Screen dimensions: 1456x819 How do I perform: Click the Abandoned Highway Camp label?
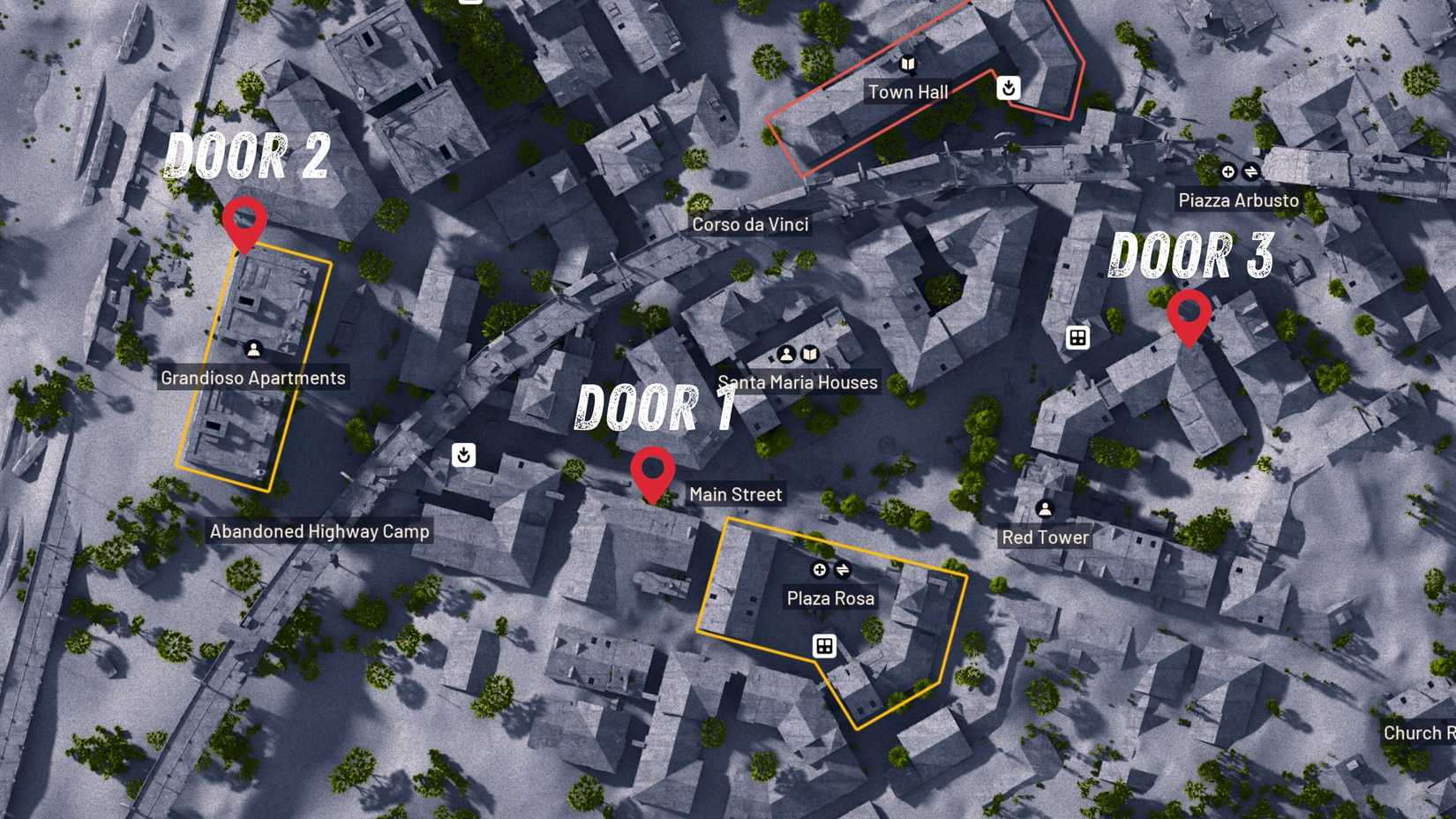pos(319,531)
